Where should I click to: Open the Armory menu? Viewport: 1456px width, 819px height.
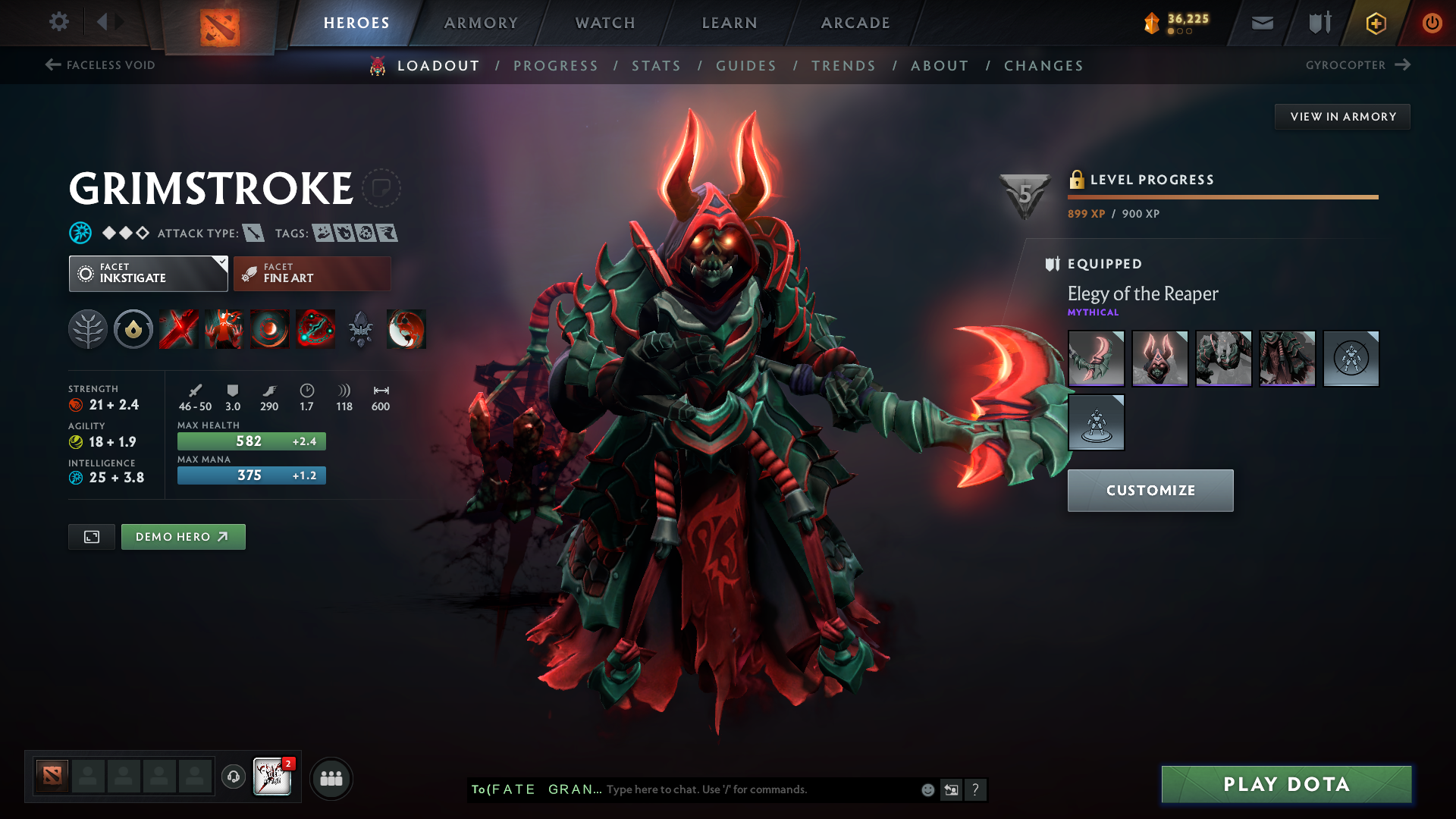pyautogui.click(x=481, y=23)
